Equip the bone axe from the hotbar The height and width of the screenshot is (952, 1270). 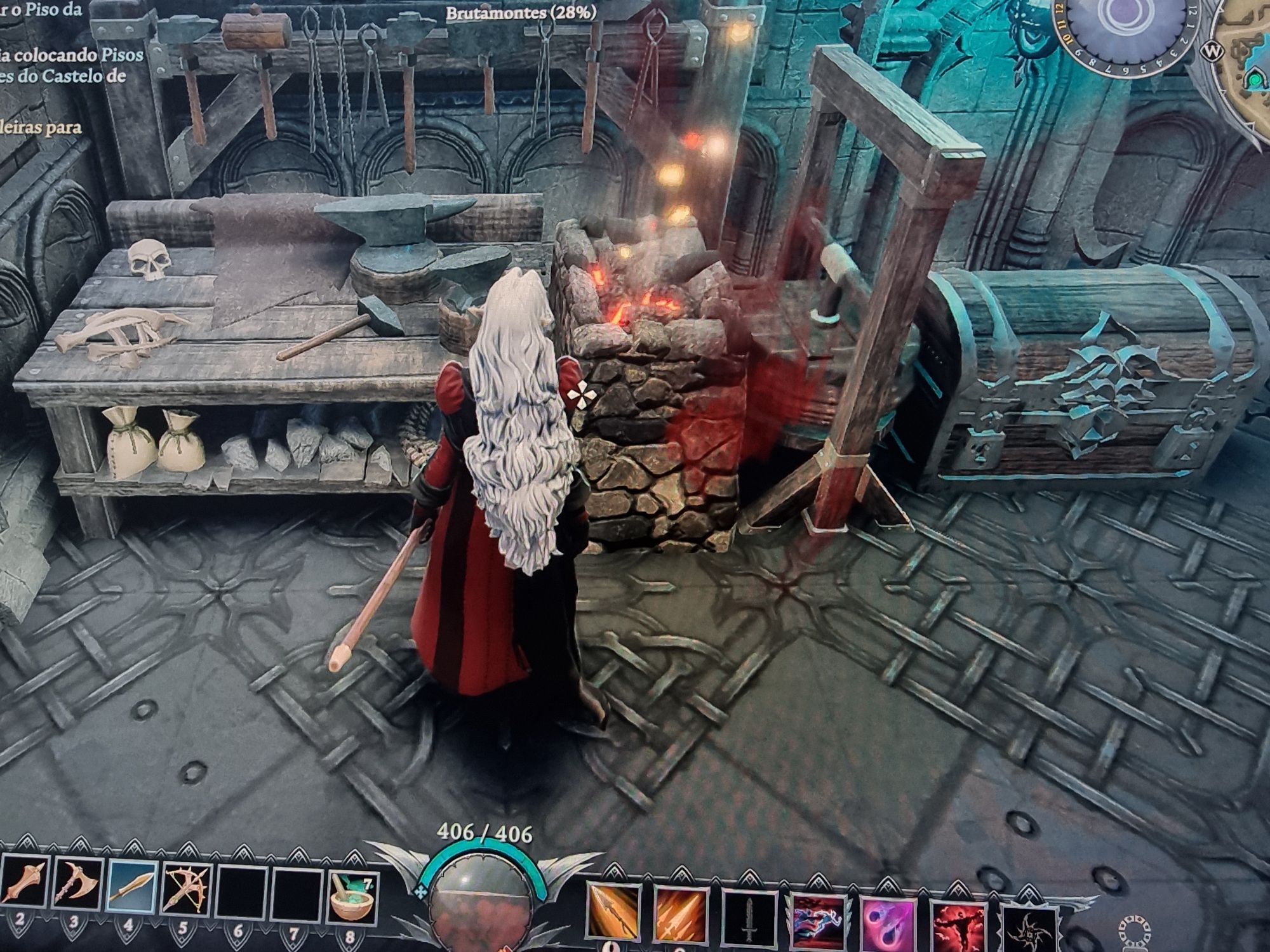tap(78, 887)
